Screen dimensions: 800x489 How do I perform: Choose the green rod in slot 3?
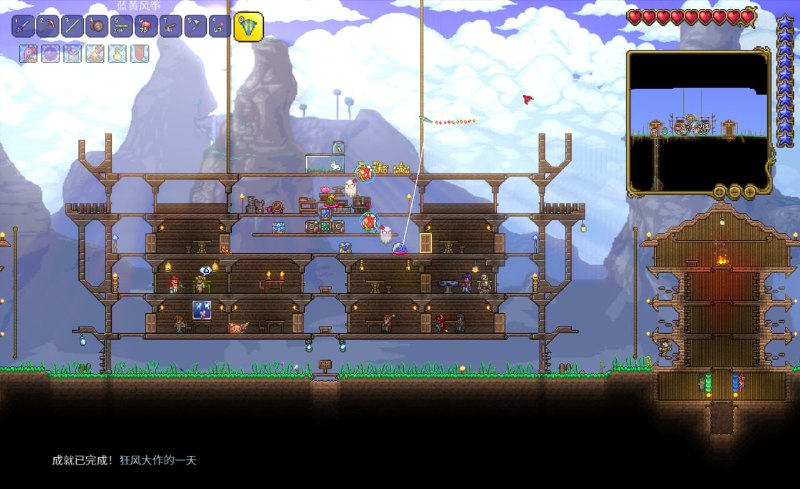pyautogui.click(x=72, y=26)
